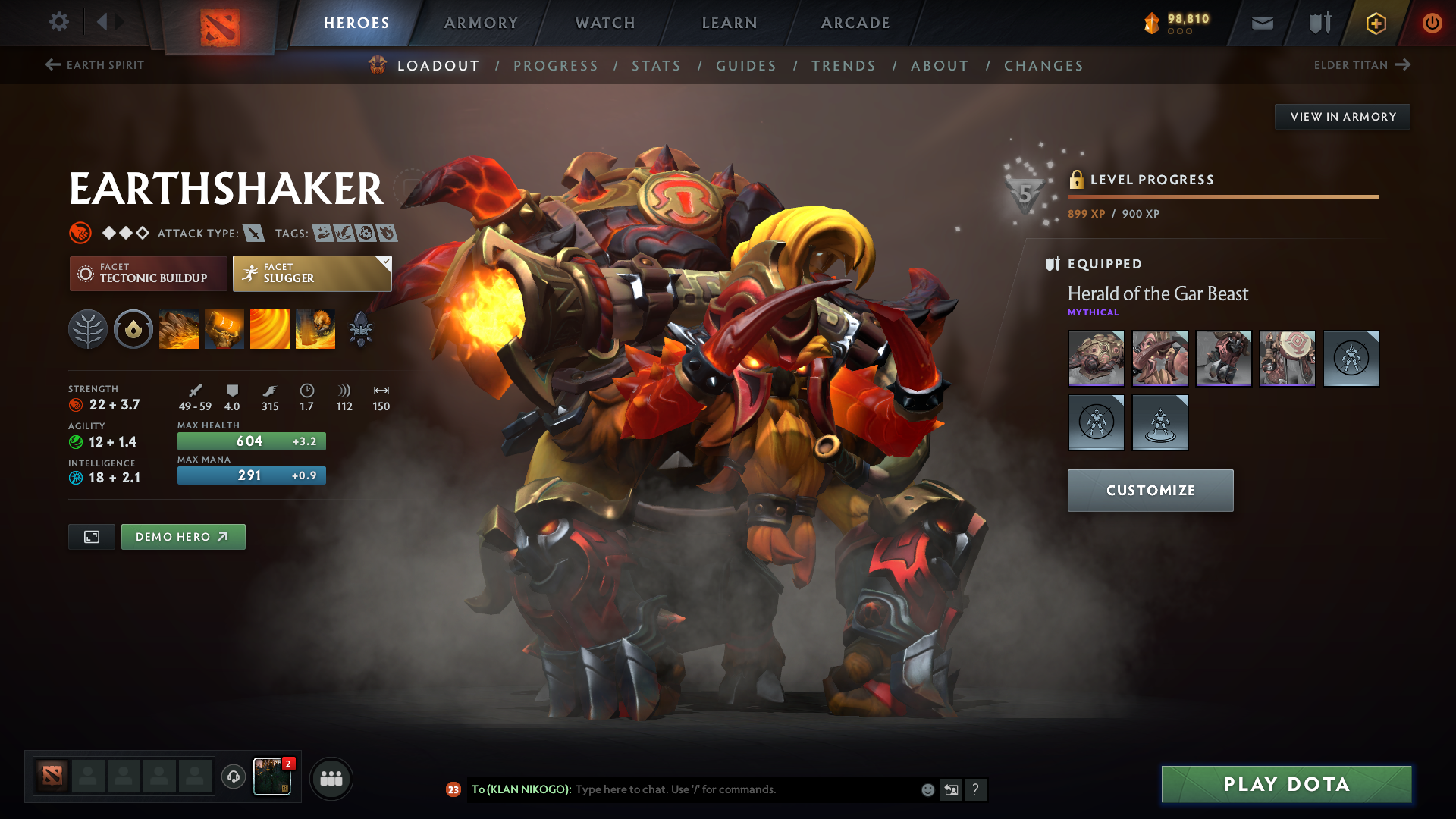The width and height of the screenshot is (1456, 819).
Task: Check the Level Progress XP bar
Action: coord(1222,196)
